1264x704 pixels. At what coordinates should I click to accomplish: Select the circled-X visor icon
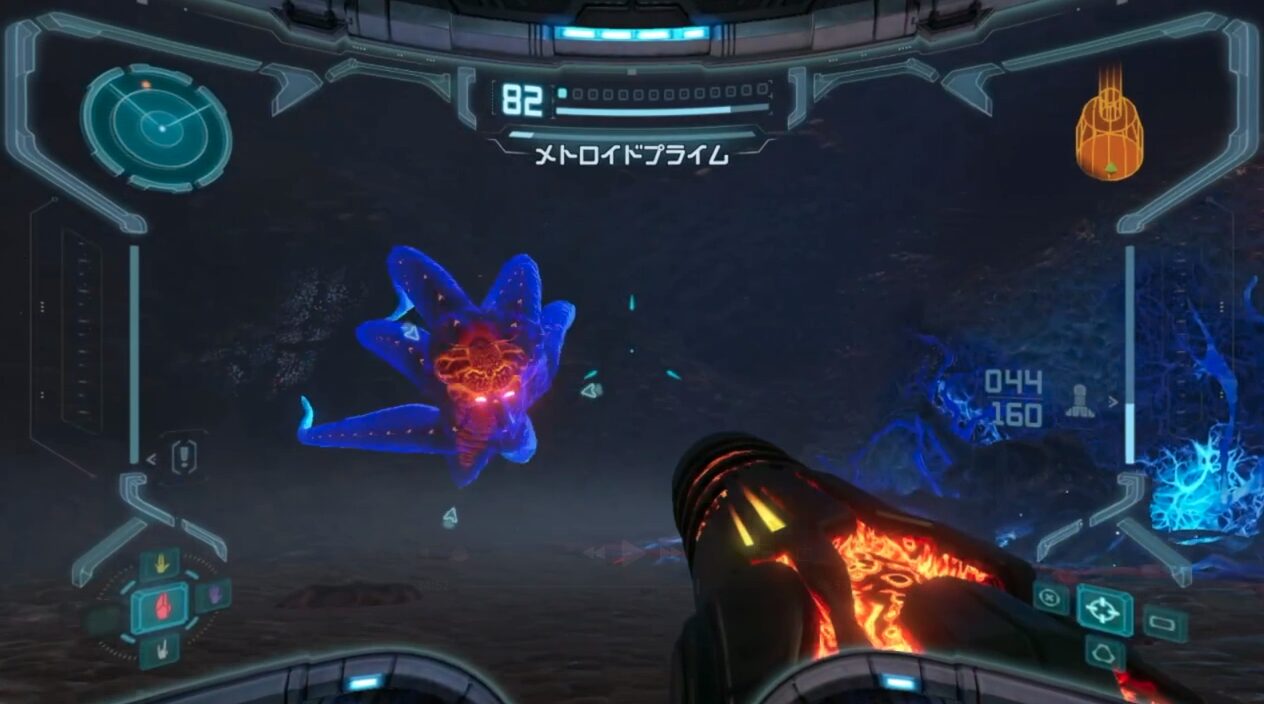tap(1051, 598)
